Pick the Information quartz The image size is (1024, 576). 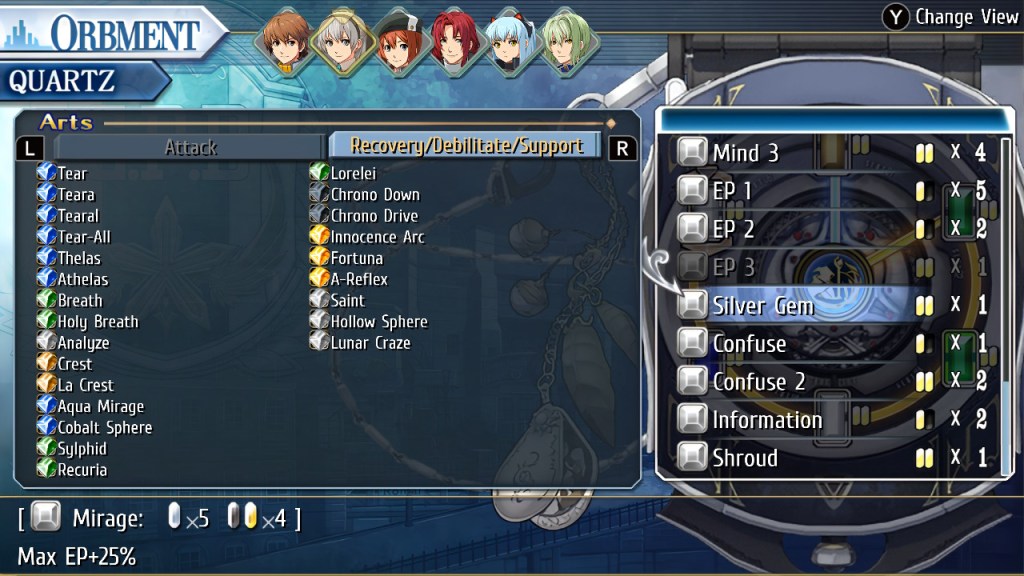(767, 420)
